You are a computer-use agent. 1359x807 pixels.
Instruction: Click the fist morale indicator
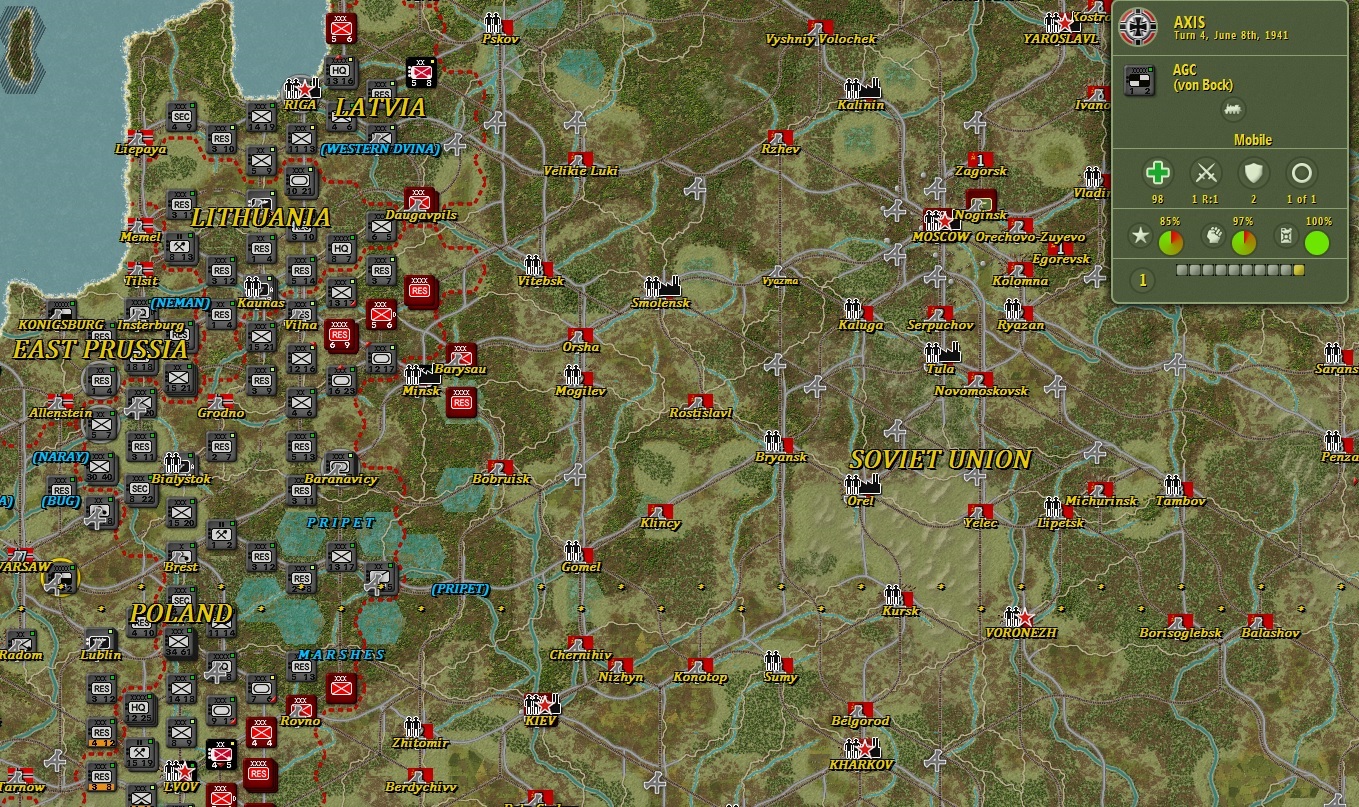point(1214,234)
